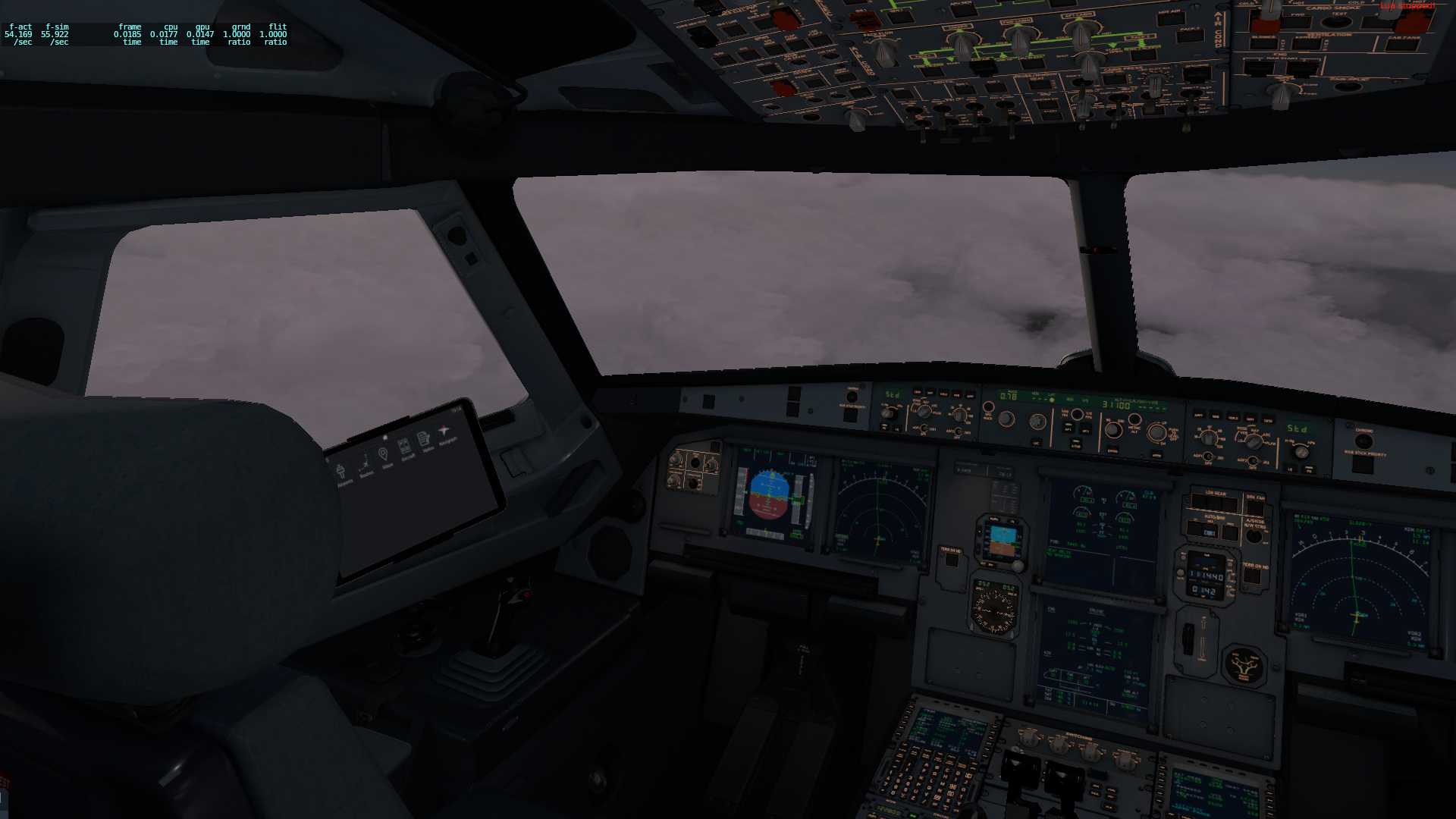The height and width of the screenshot is (819, 1456).
Task: Toggle the BRK FAN pushbutton
Action: pyautogui.click(x=1255, y=506)
